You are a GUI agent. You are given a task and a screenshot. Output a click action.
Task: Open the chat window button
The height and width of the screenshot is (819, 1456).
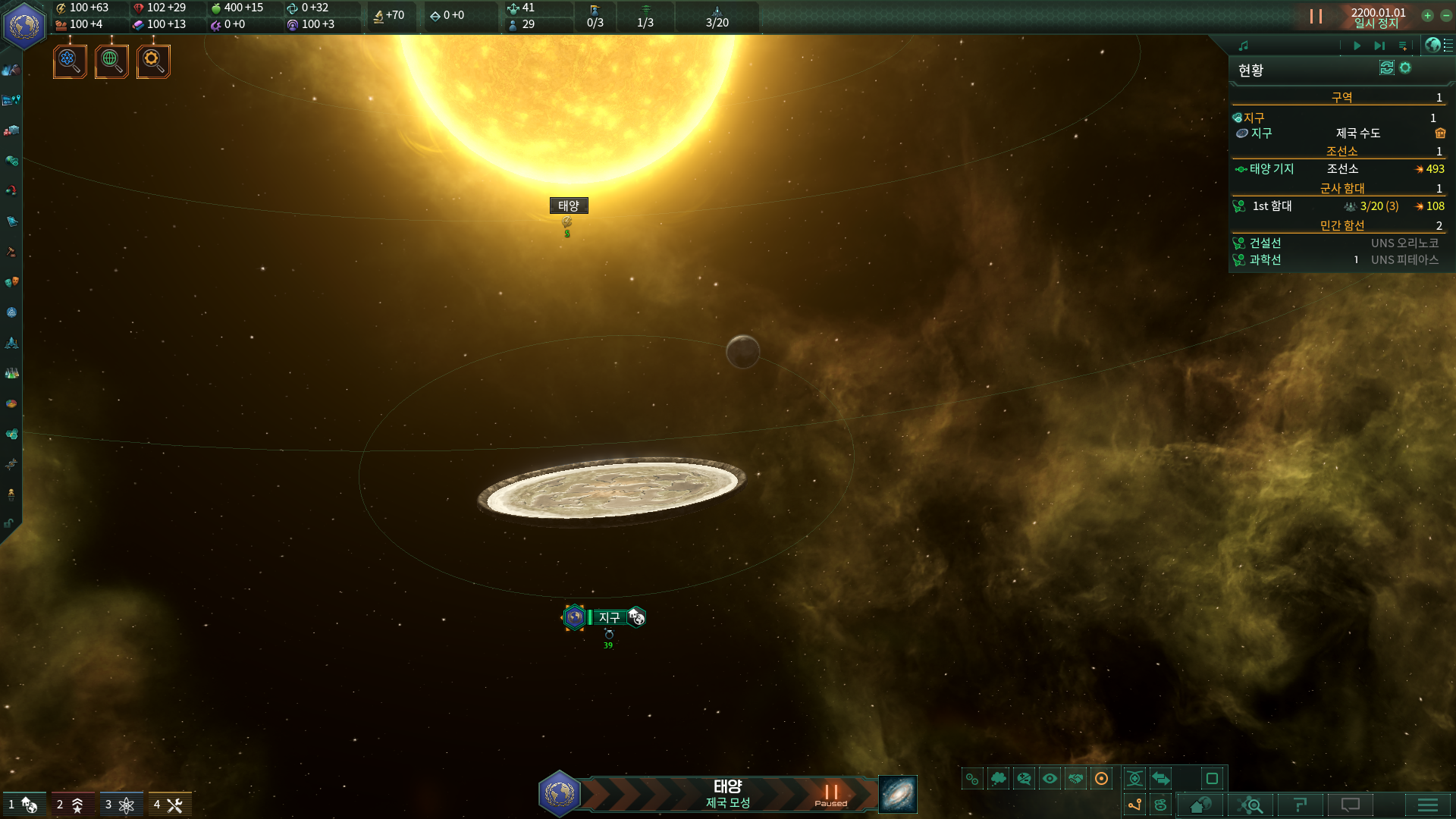pyautogui.click(x=1351, y=805)
